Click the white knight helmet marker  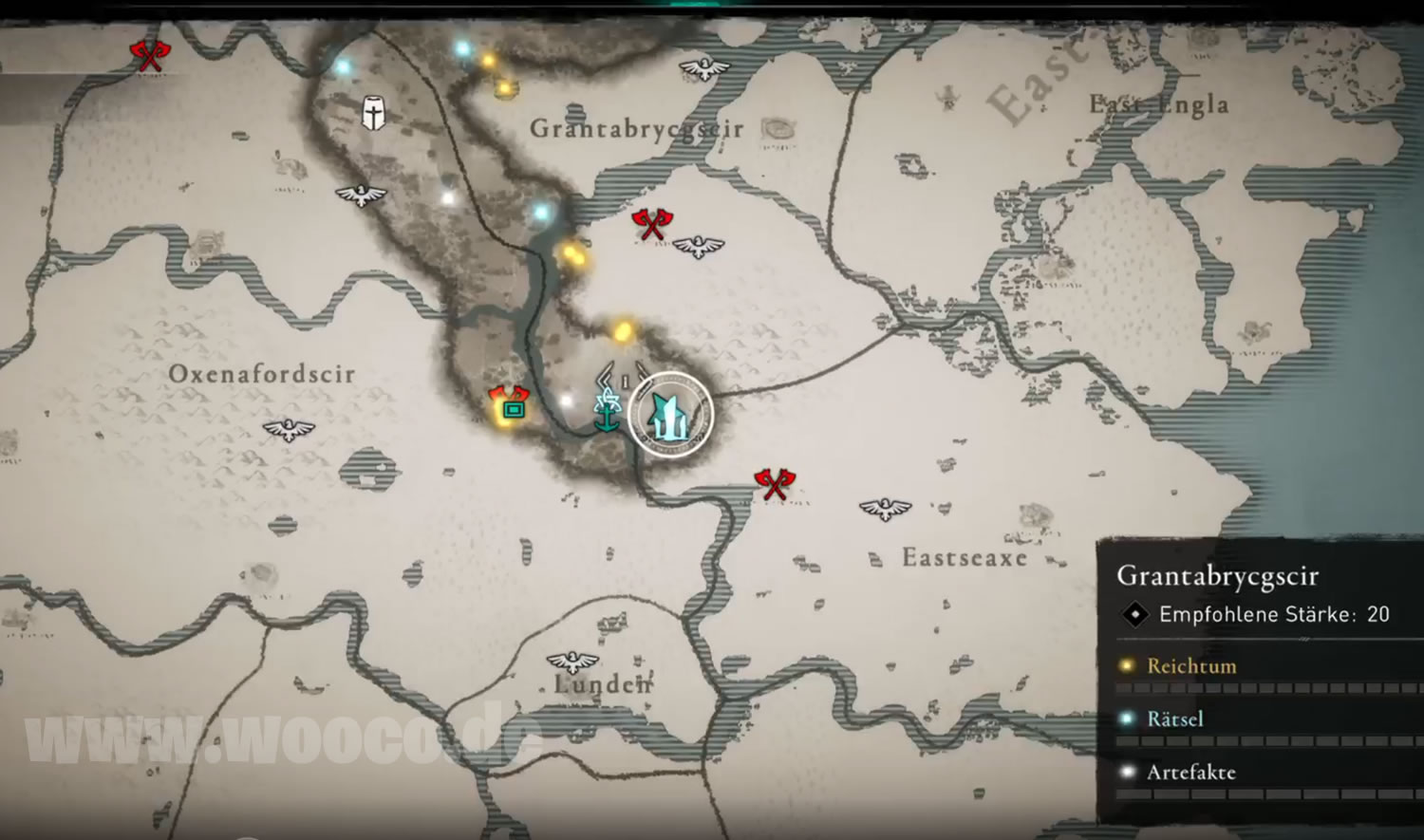pos(374,114)
